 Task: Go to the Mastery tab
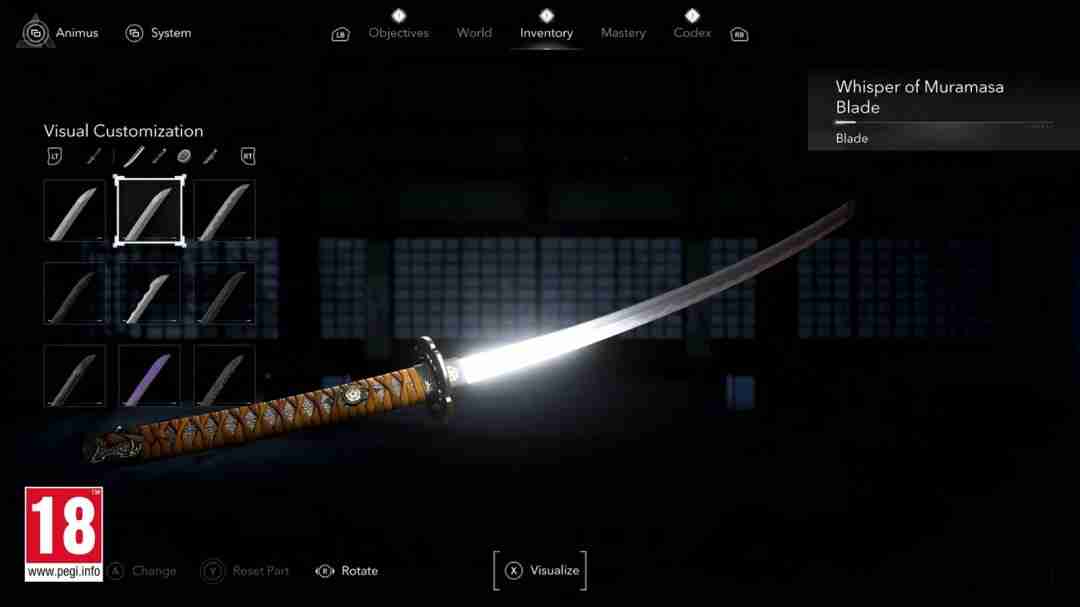point(623,33)
